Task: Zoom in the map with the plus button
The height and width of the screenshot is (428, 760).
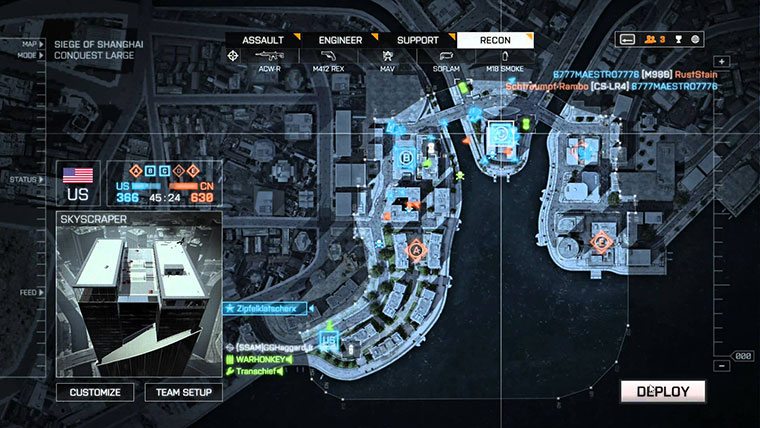Action: tap(721, 62)
